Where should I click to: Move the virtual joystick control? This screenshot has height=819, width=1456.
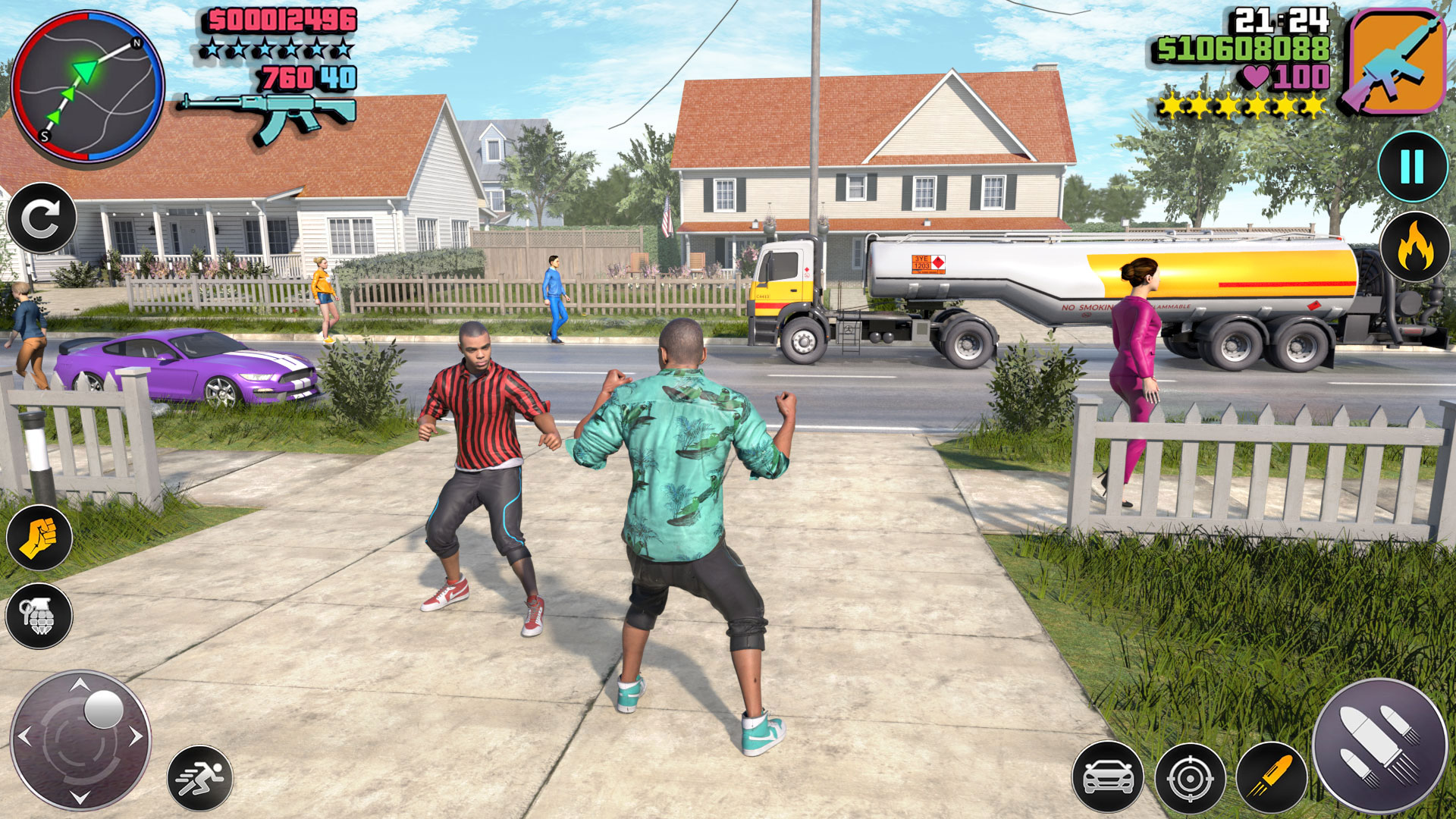point(80,743)
